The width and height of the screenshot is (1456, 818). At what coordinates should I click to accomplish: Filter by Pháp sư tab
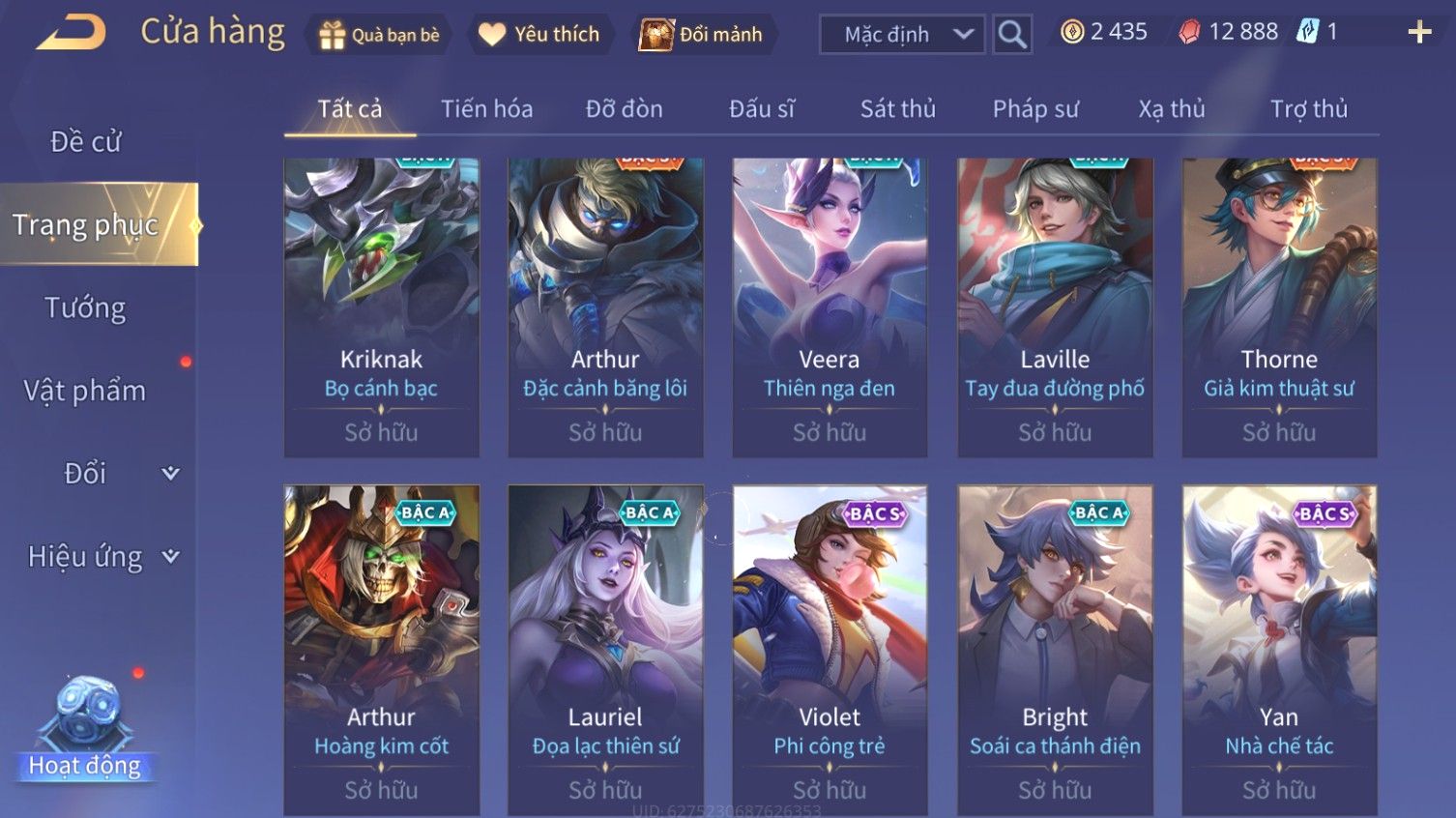click(x=1034, y=109)
